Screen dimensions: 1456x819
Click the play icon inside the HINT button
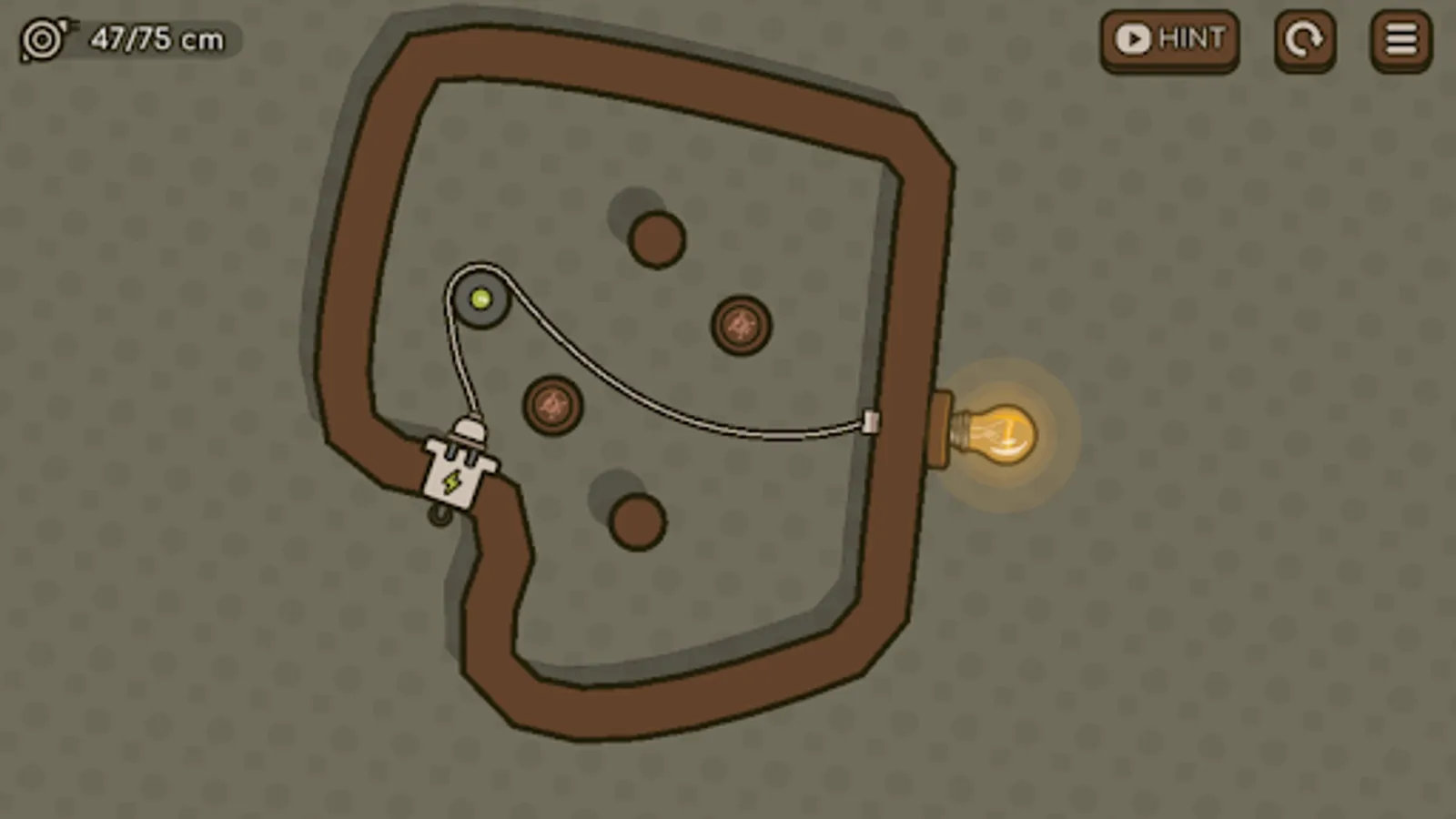[1132, 39]
